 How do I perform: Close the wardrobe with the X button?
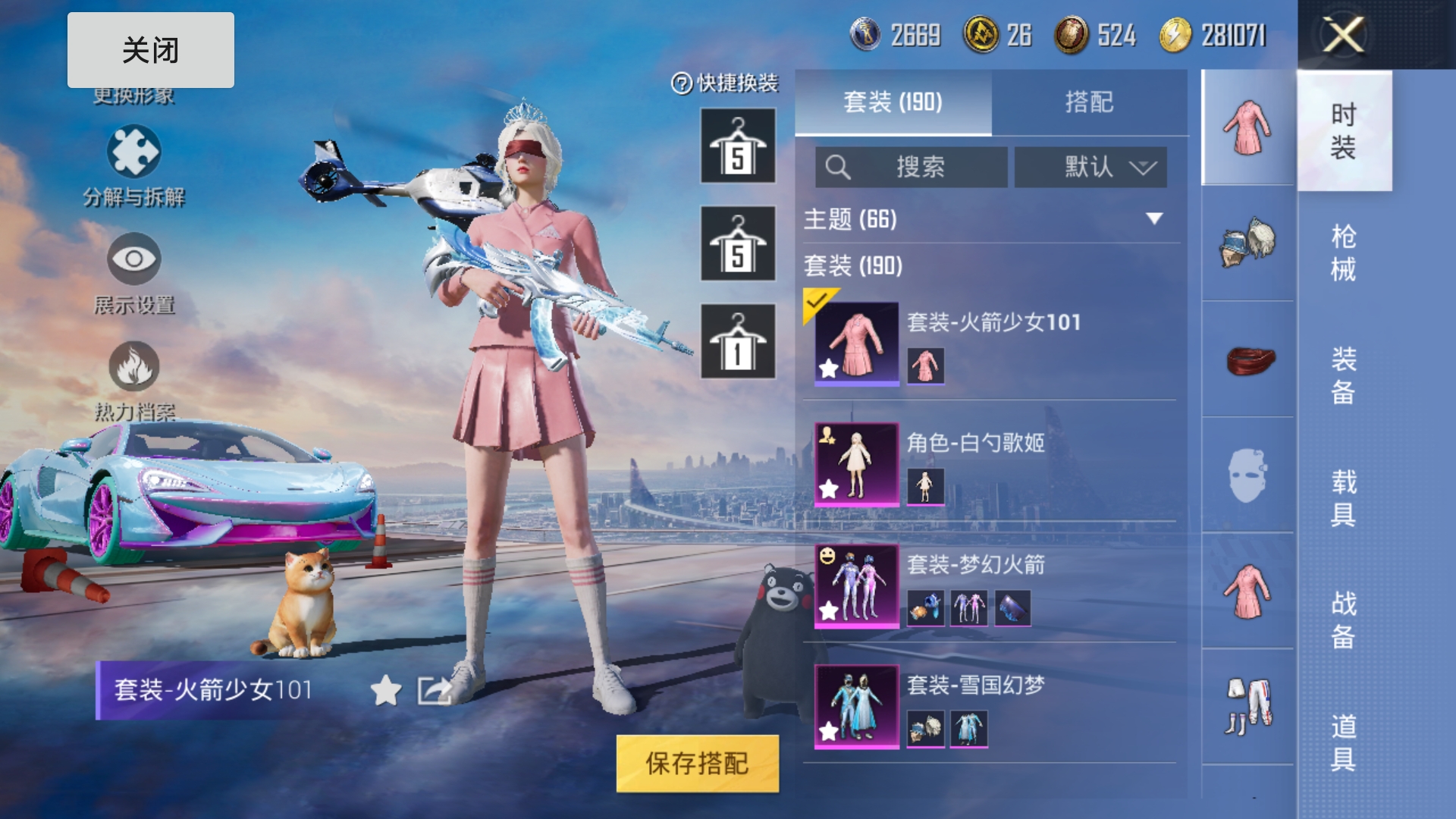click(1343, 35)
